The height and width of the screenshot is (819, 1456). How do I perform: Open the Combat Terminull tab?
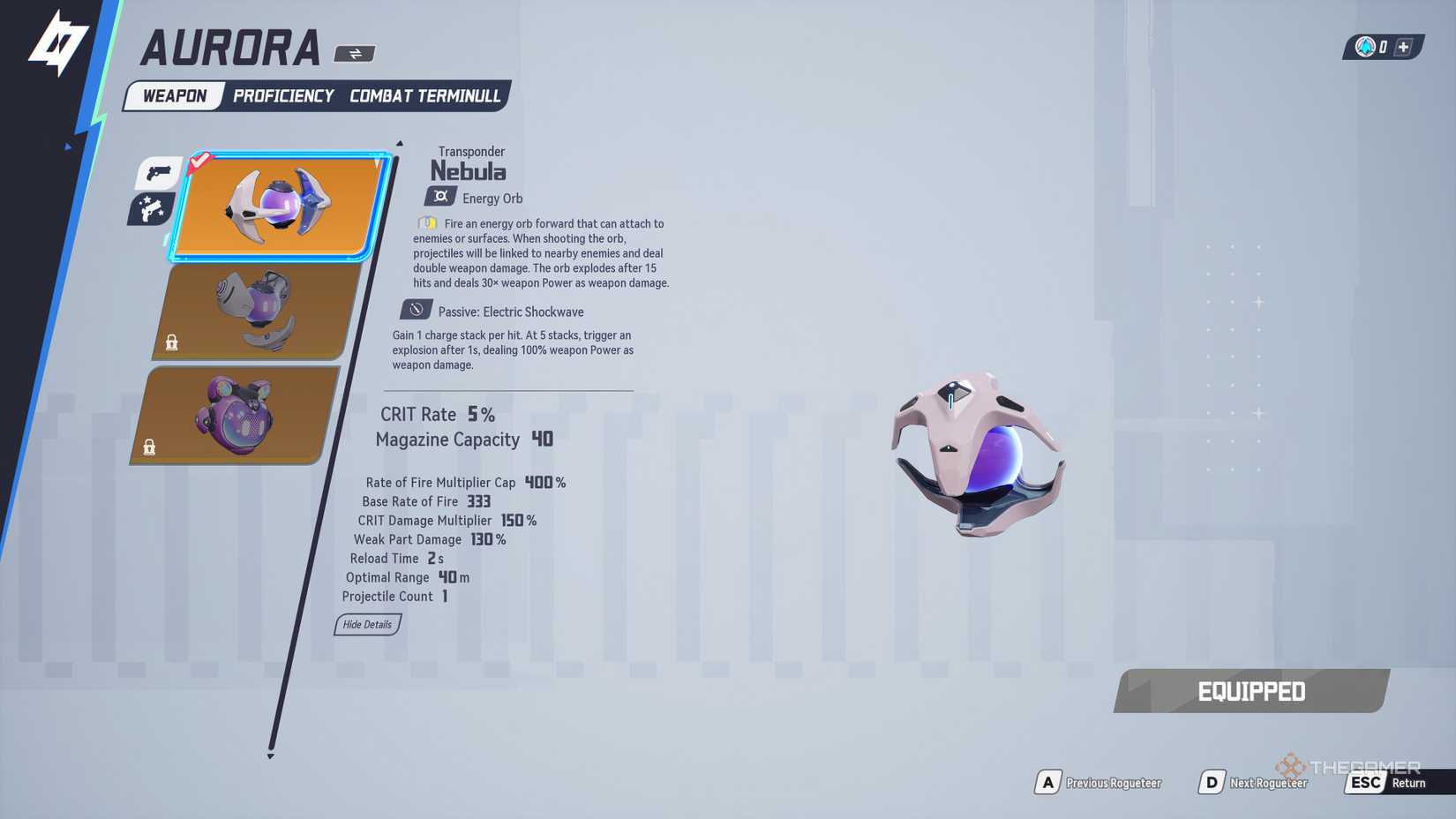(x=424, y=96)
